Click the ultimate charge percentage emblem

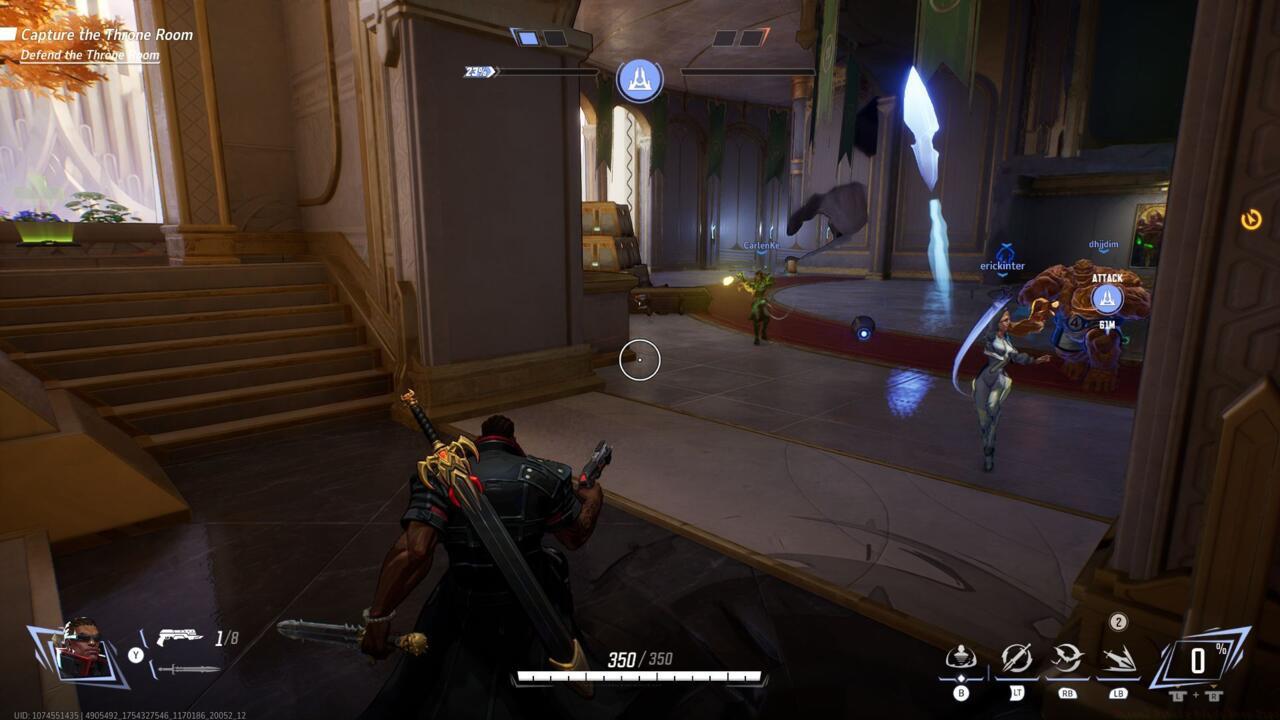[1198, 659]
